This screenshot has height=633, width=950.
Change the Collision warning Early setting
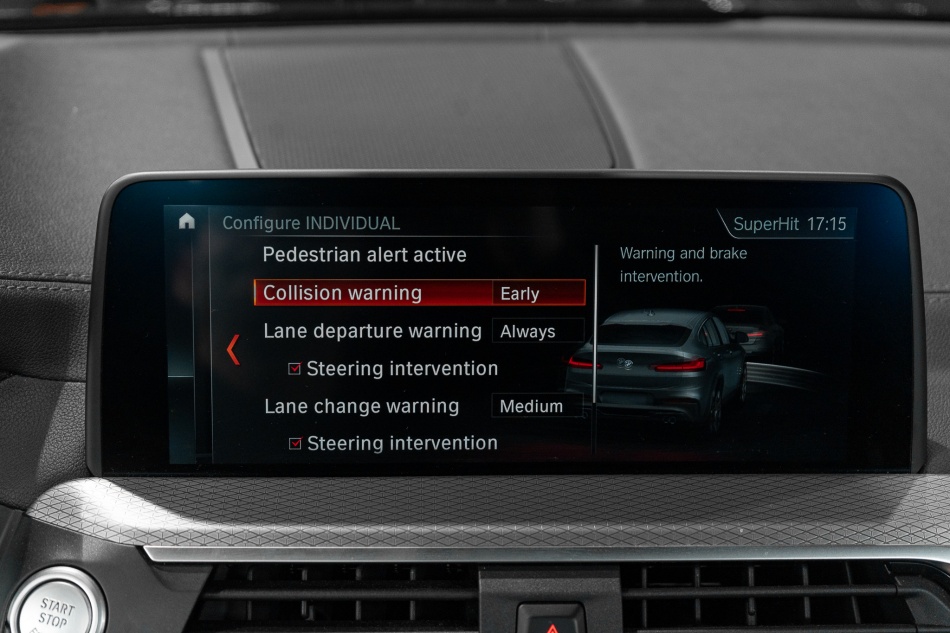click(x=538, y=293)
